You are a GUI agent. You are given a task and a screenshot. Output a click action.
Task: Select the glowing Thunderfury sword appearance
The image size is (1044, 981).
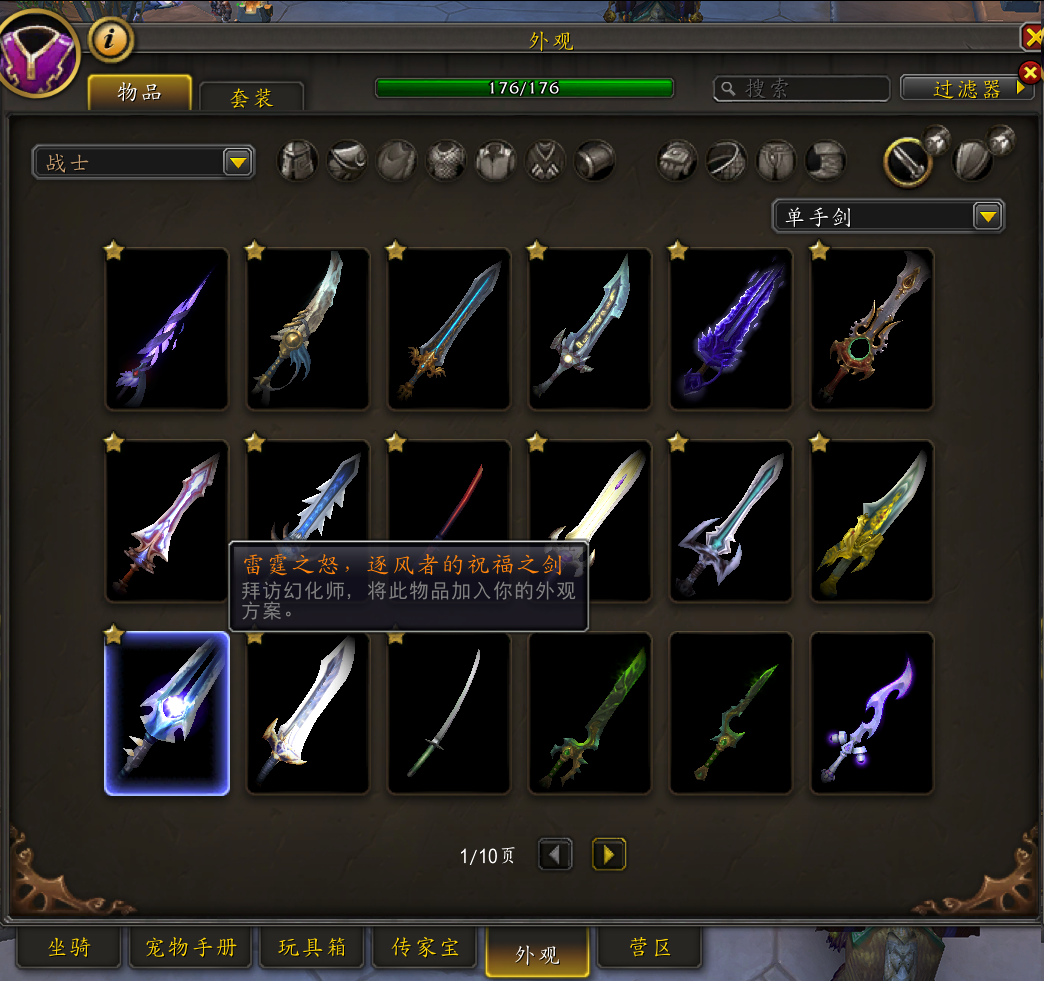coord(167,713)
